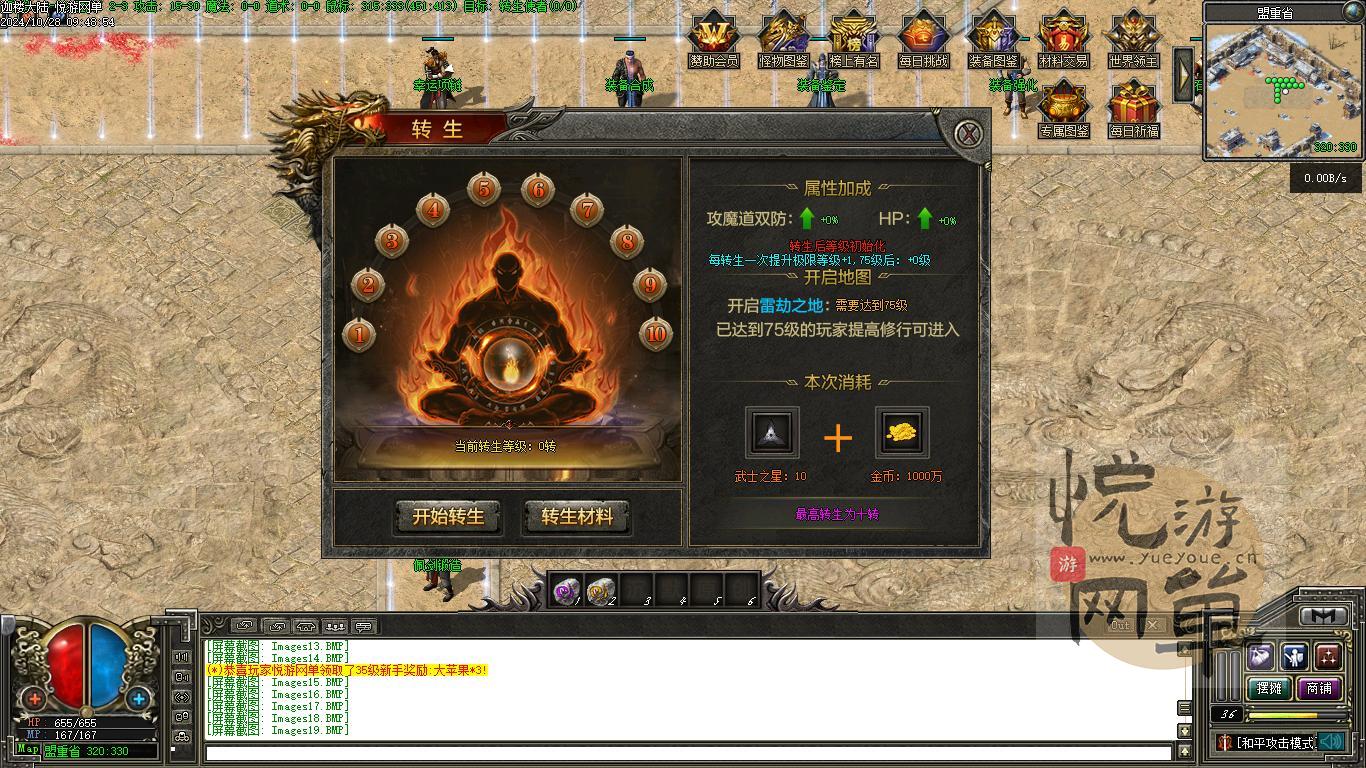Screen dimensions: 1366x768
Task: Close the 转生 rebirth window
Action: coord(968,134)
